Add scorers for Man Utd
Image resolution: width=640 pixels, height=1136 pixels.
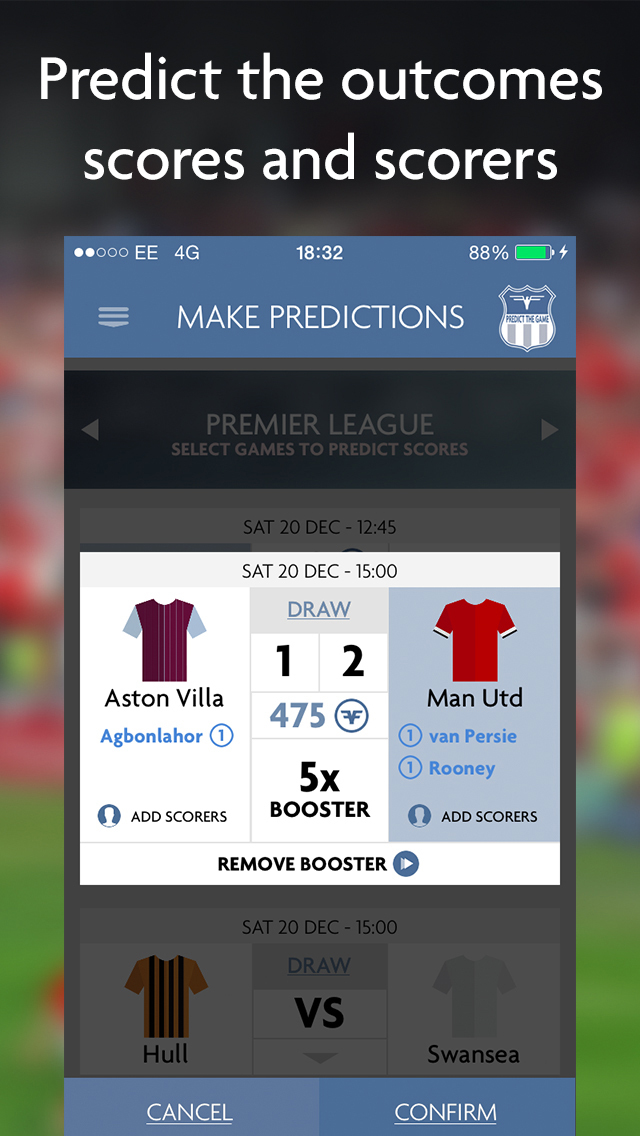coord(474,816)
